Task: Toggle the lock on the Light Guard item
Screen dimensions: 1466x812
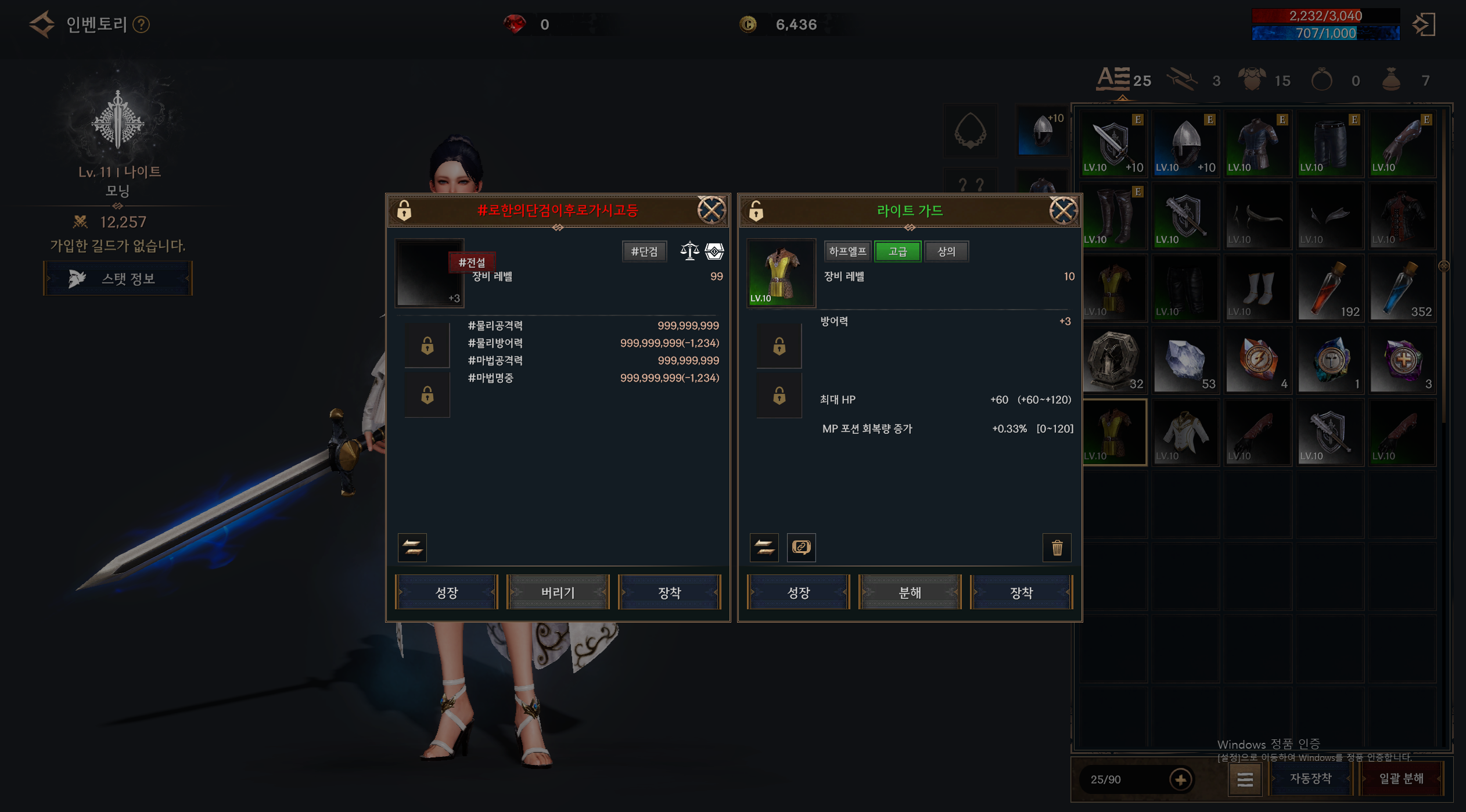Action: tap(756, 210)
